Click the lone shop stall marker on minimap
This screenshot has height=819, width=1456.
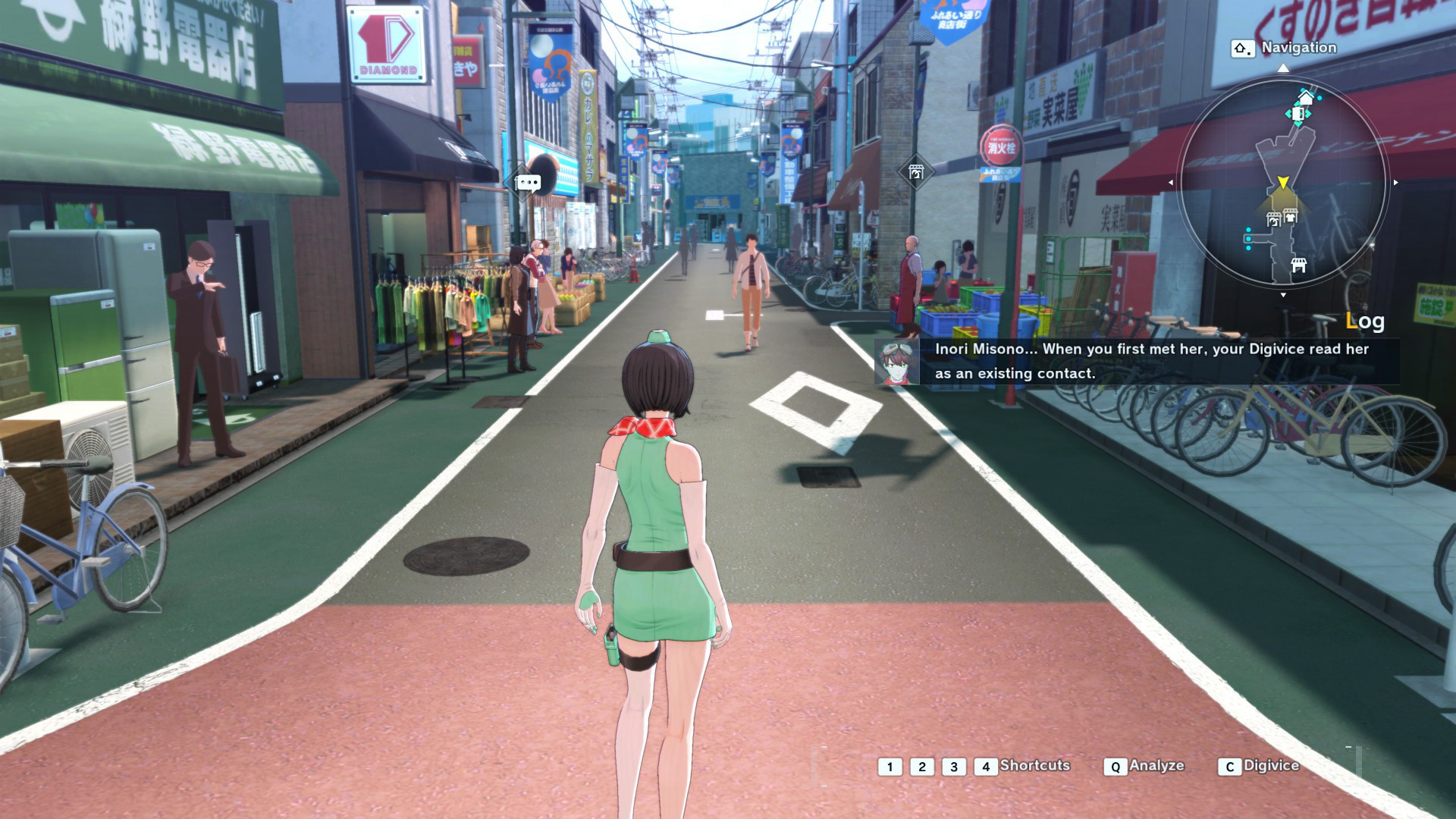(x=1298, y=265)
